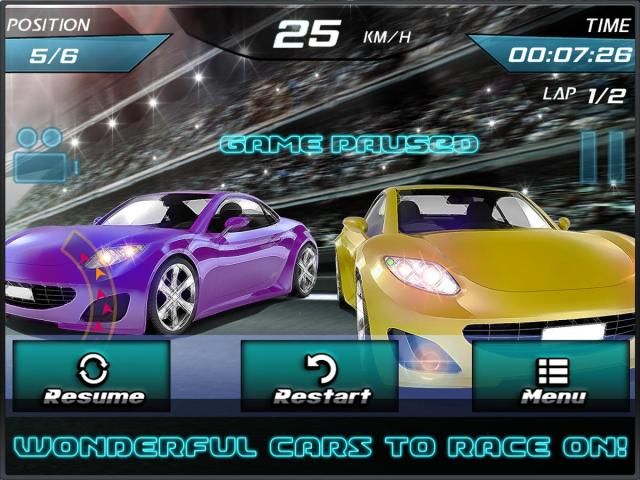Click the pause bars icon
640x480 pixels.
601,157
